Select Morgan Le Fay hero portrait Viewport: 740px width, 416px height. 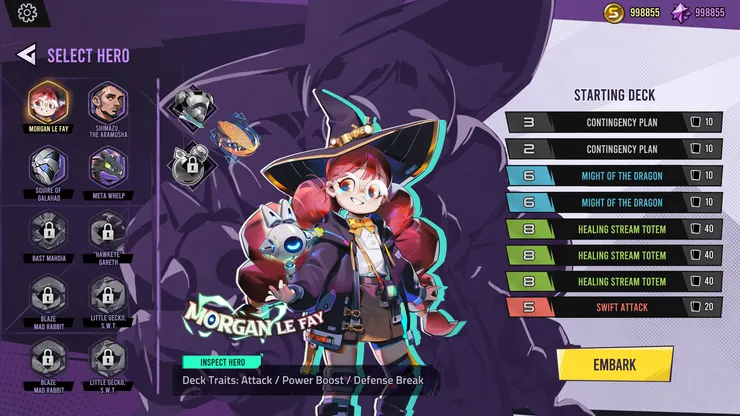47,101
